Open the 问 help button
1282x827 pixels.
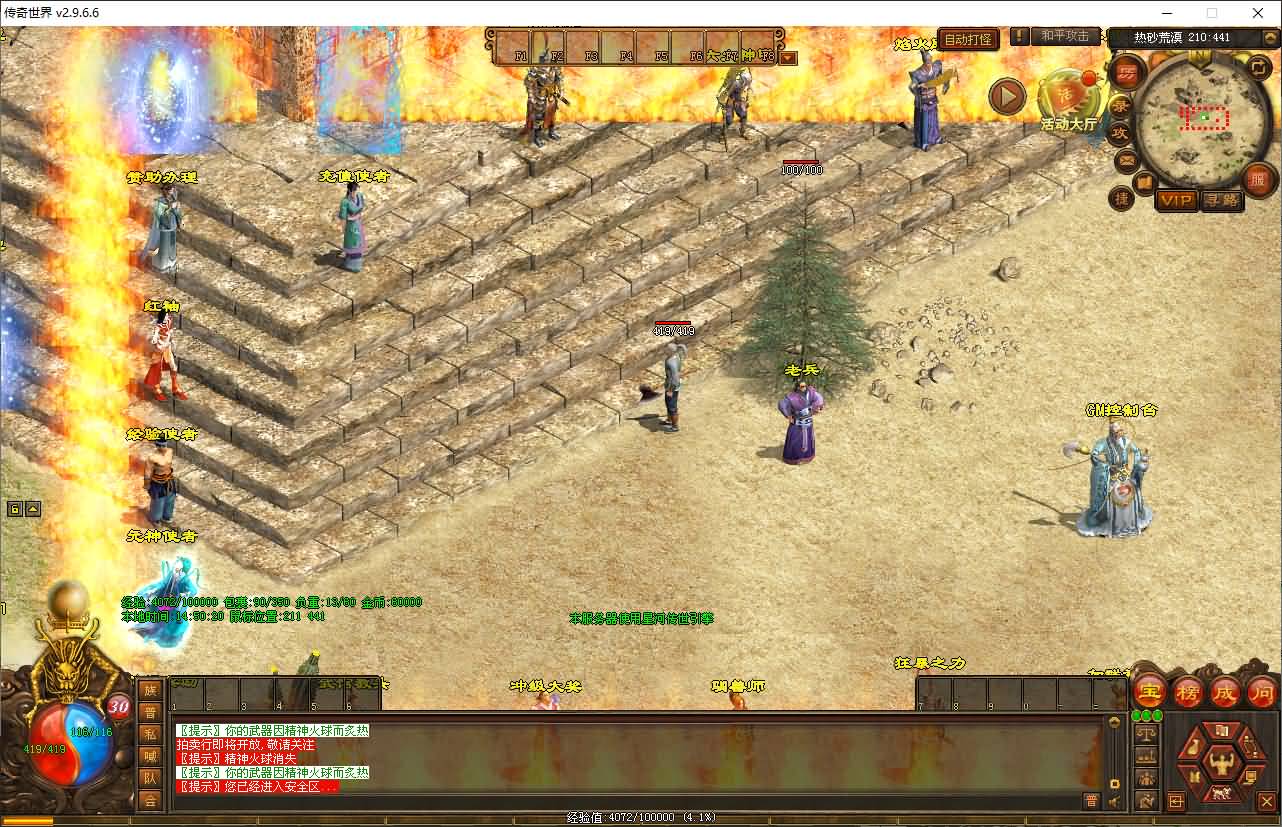[x=1261, y=692]
